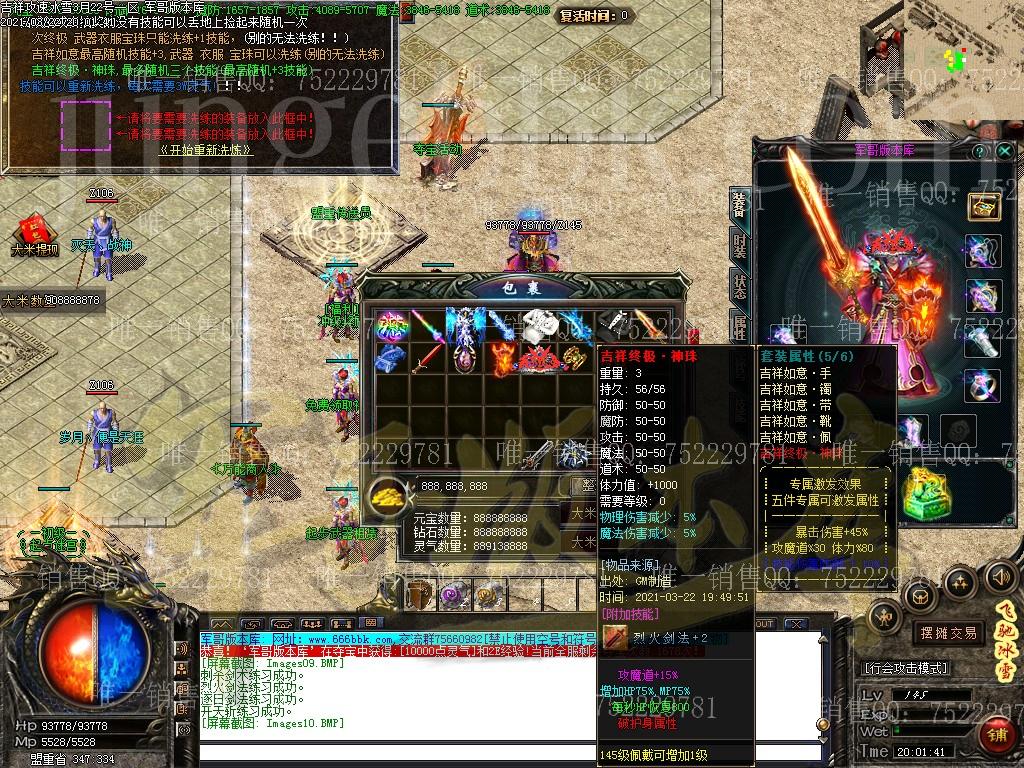Click 开始重新洗炼 to start re-refining
1024x768 pixels.
click(x=205, y=150)
